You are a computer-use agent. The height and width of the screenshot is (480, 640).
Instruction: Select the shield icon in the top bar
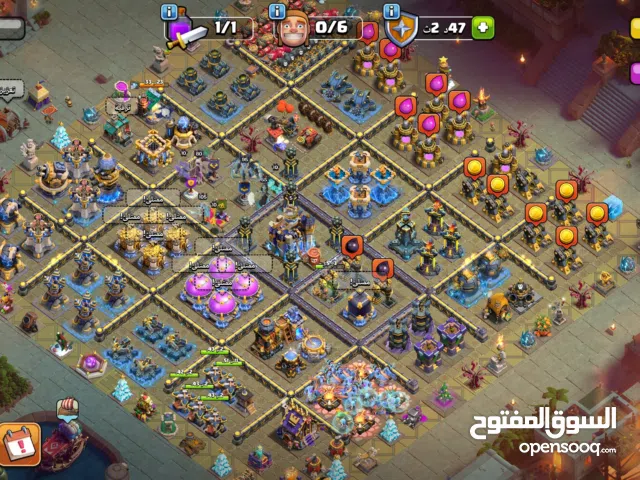pos(403,30)
